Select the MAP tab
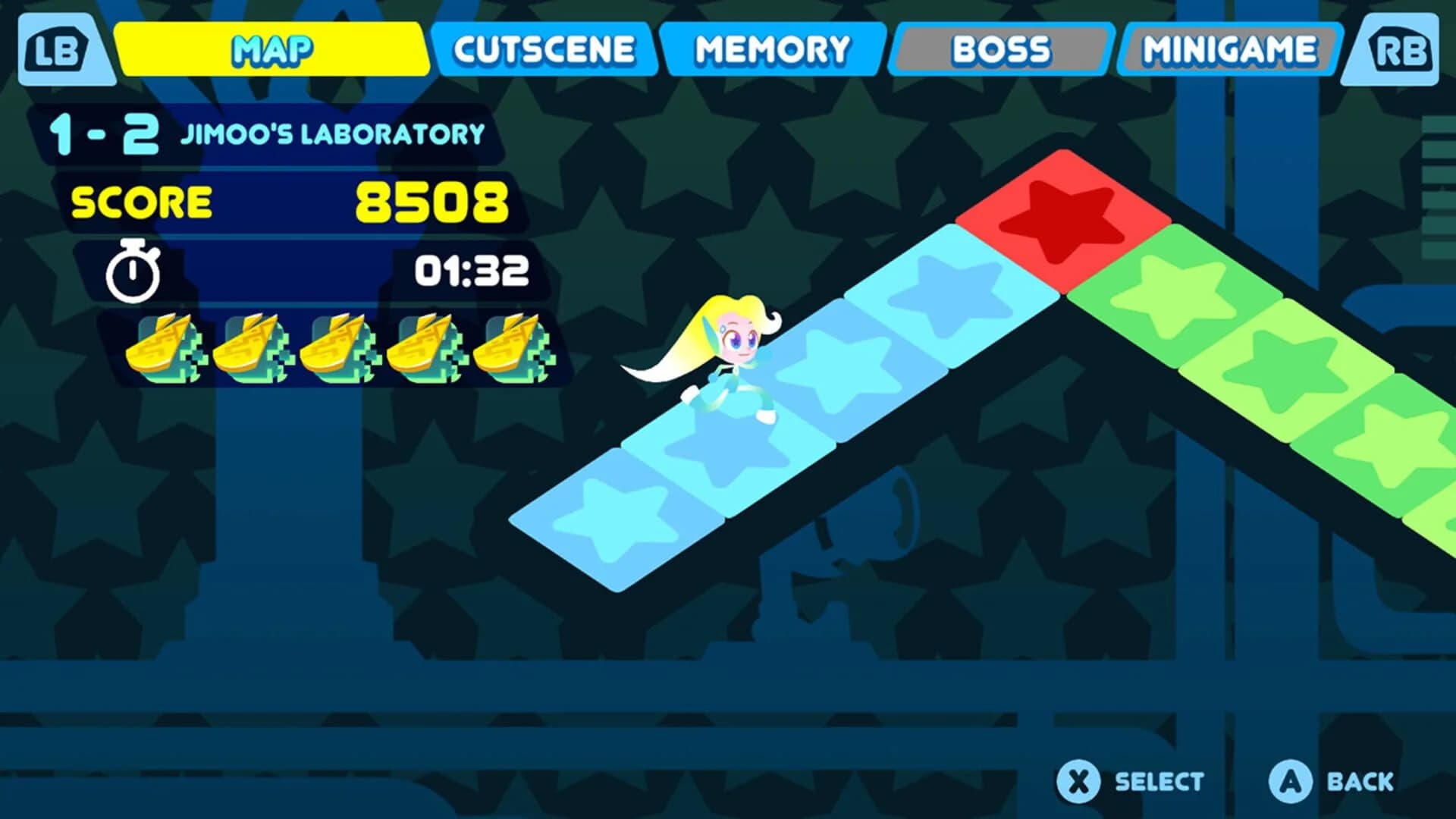This screenshot has width=1456, height=819. point(271,48)
